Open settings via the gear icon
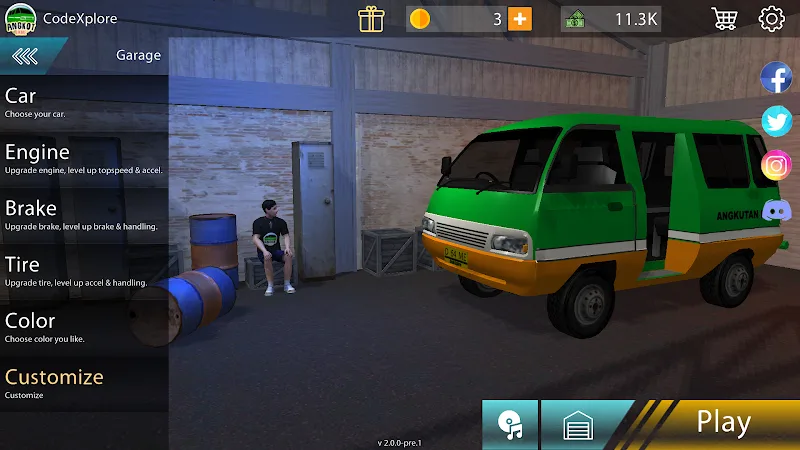 point(771,19)
